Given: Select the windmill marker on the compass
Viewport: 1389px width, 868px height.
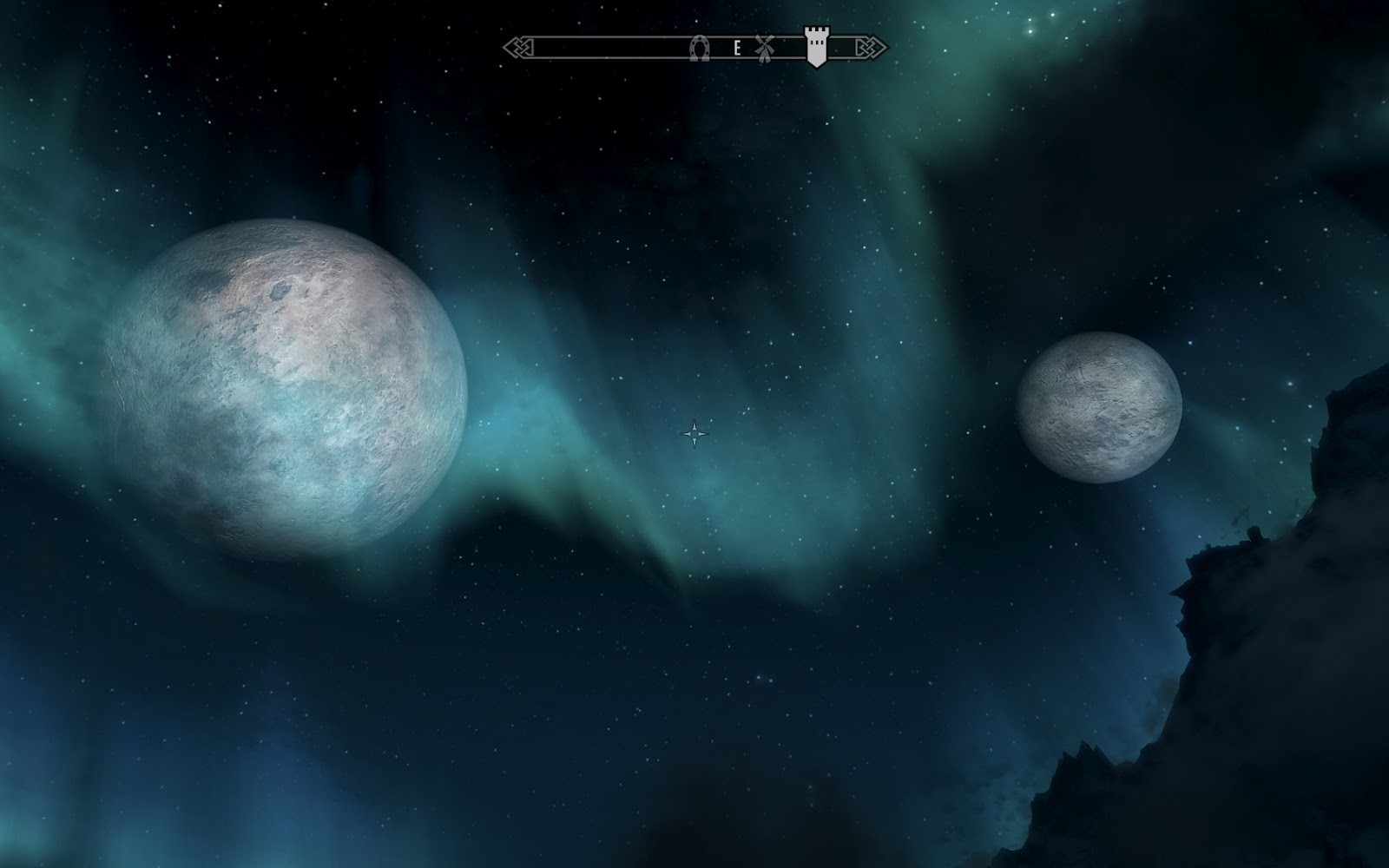Looking at the screenshot, I should 764,48.
